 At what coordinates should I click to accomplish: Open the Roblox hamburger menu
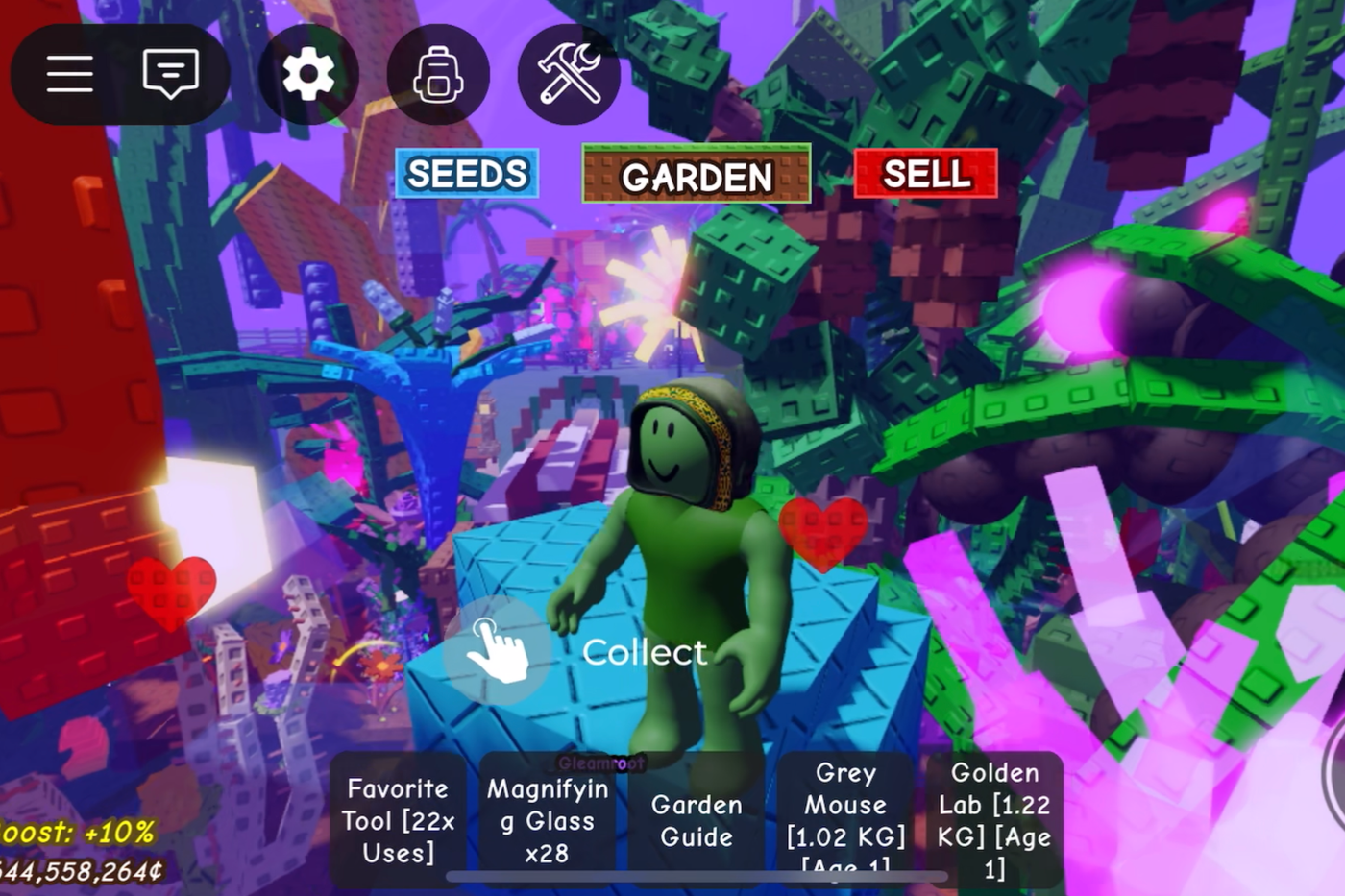coord(70,74)
